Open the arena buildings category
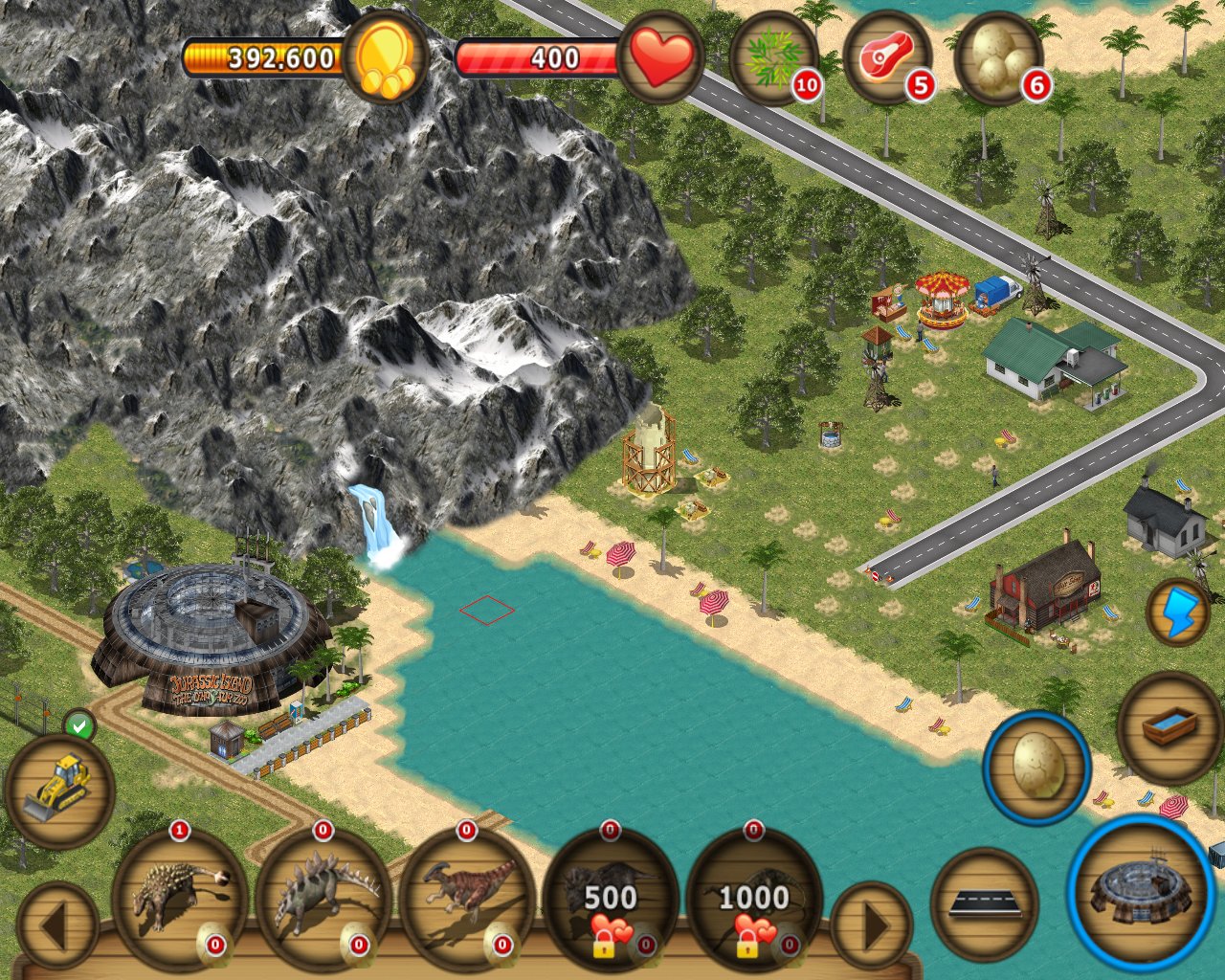This screenshot has width=1225, height=980. [x=1141, y=890]
